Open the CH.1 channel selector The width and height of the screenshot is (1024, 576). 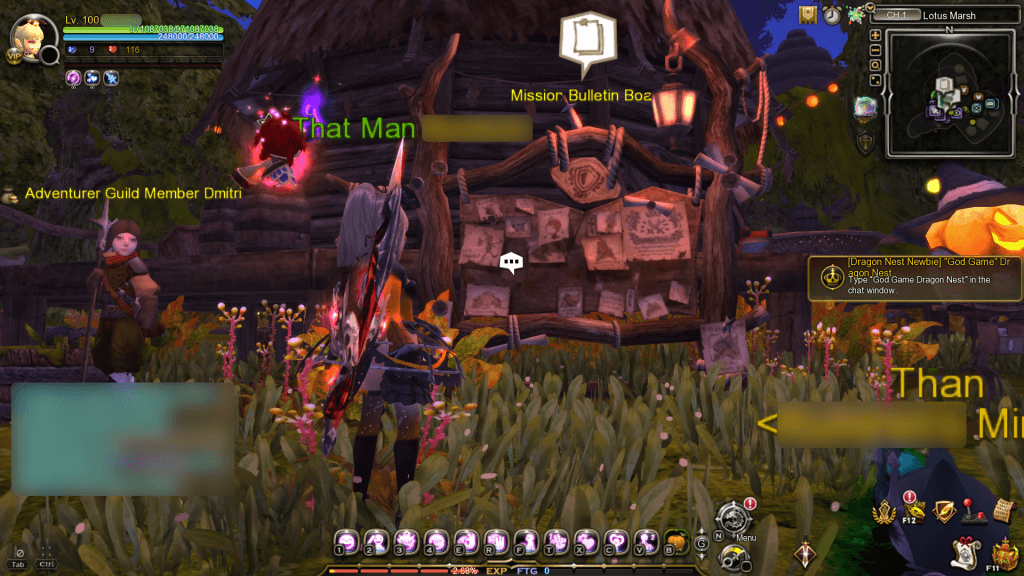897,15
